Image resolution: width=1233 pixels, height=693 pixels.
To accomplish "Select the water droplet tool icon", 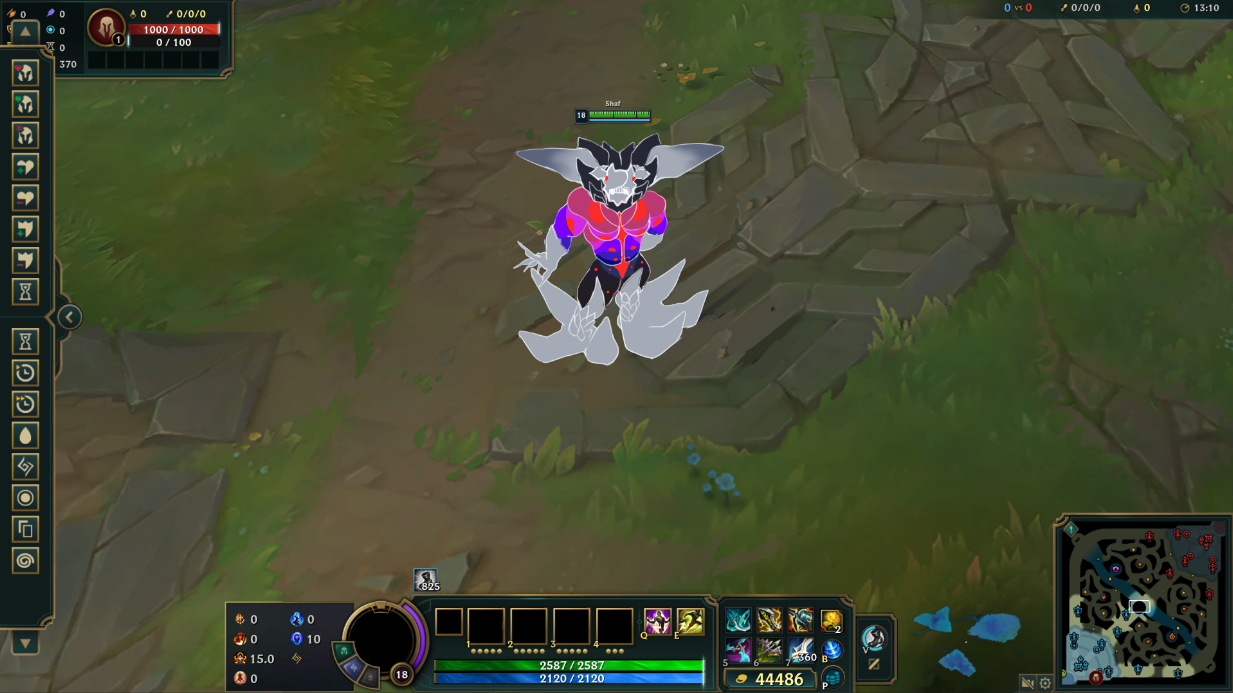I will [x=25, y=435].
